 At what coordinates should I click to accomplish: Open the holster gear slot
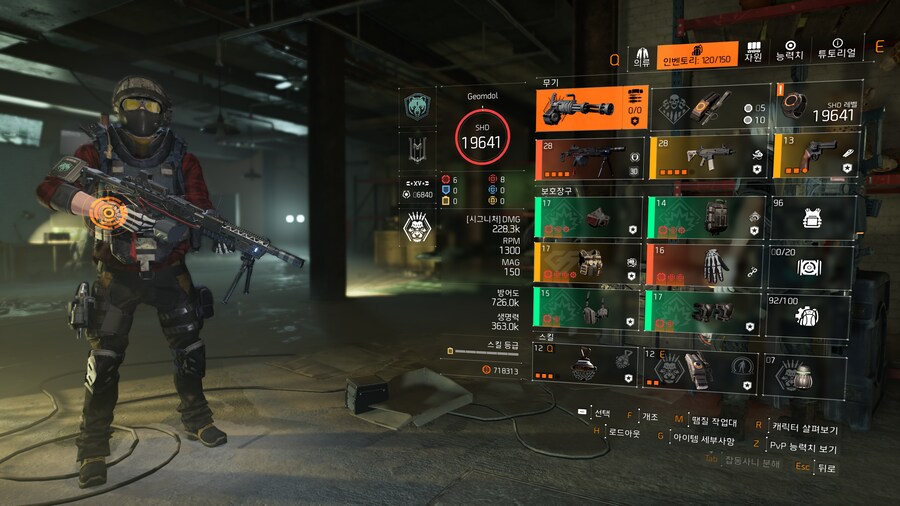coord(589,311)
